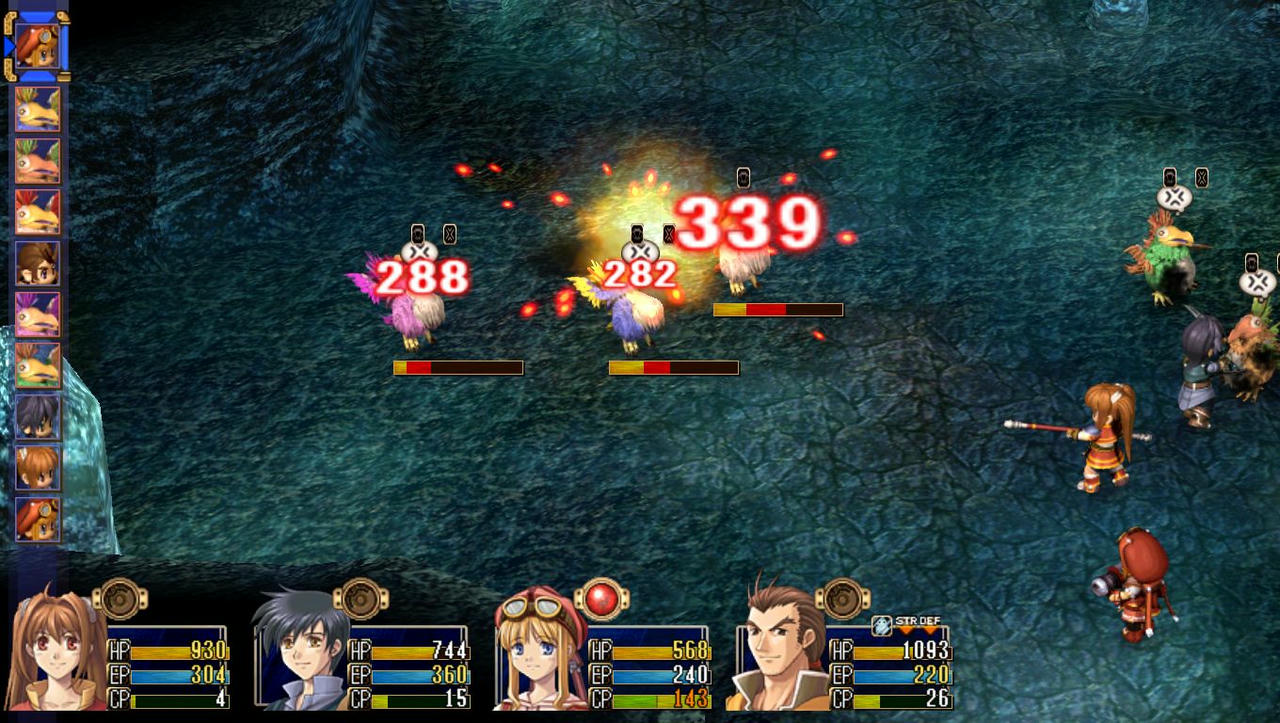Open Estelle's orbment emblem on her status panel
1280x723 pixels.
click(x=120, y=597)
